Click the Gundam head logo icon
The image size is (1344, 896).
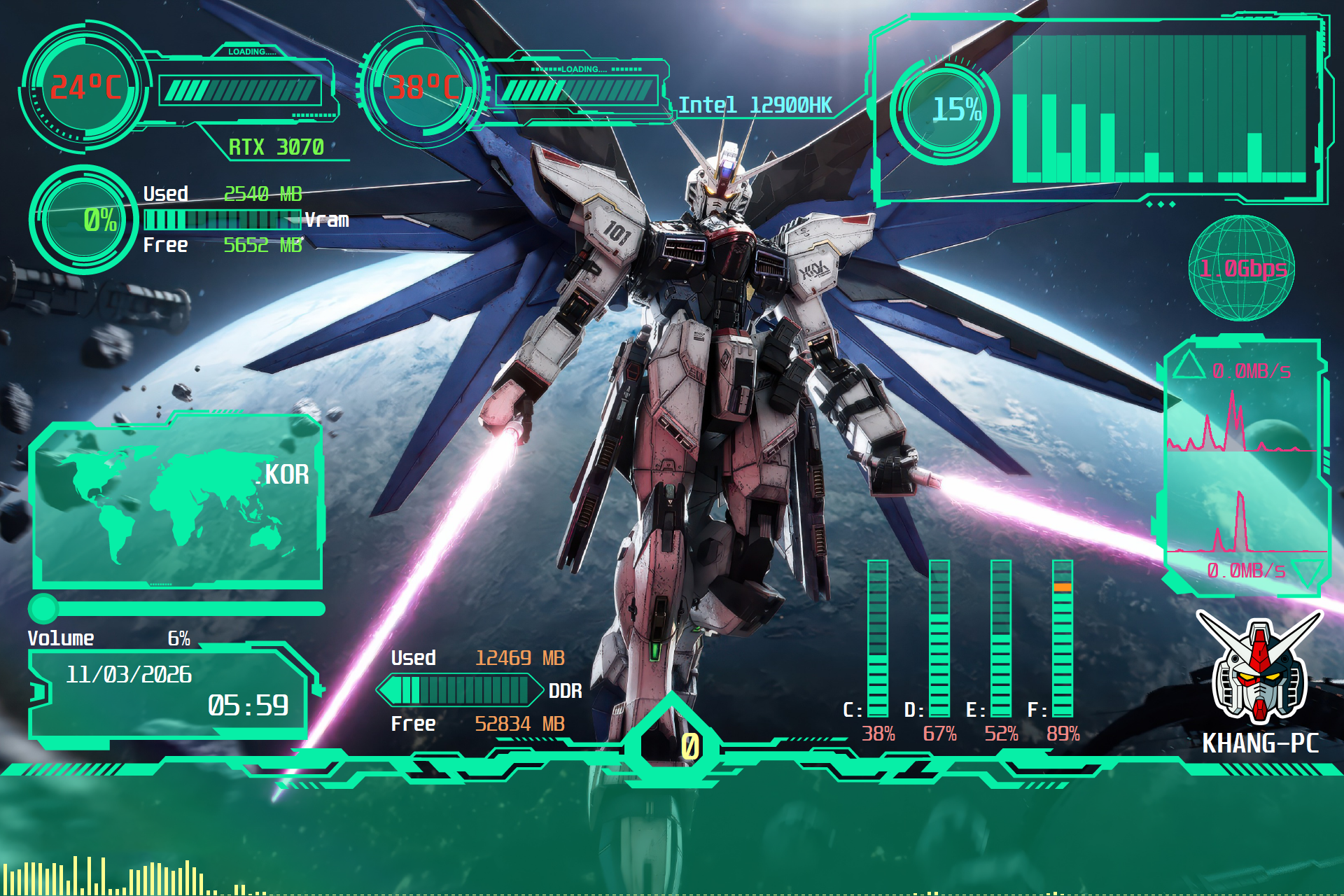point(1259,668)
